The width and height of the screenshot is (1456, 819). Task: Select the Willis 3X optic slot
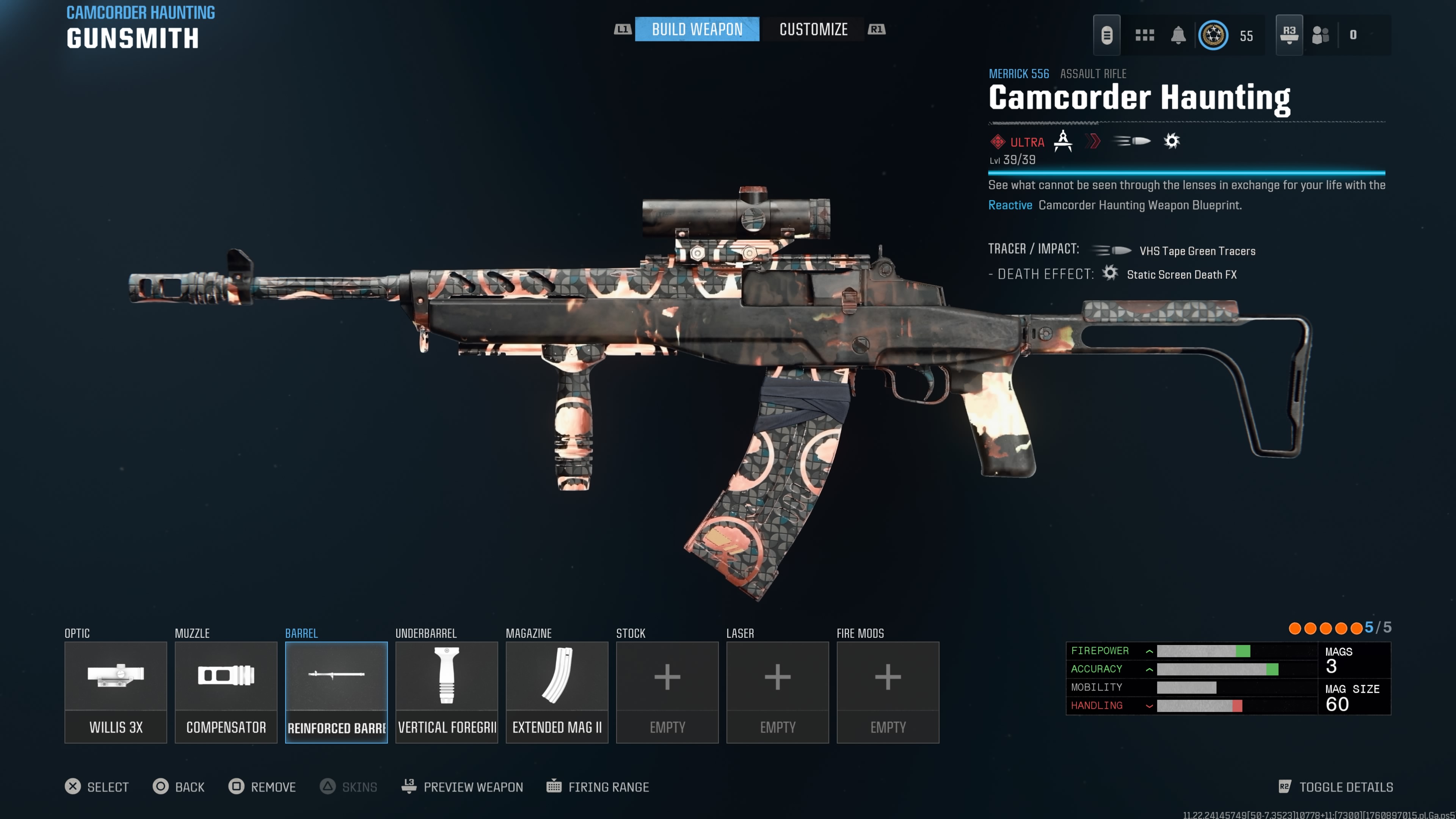(x=115, y=692)
